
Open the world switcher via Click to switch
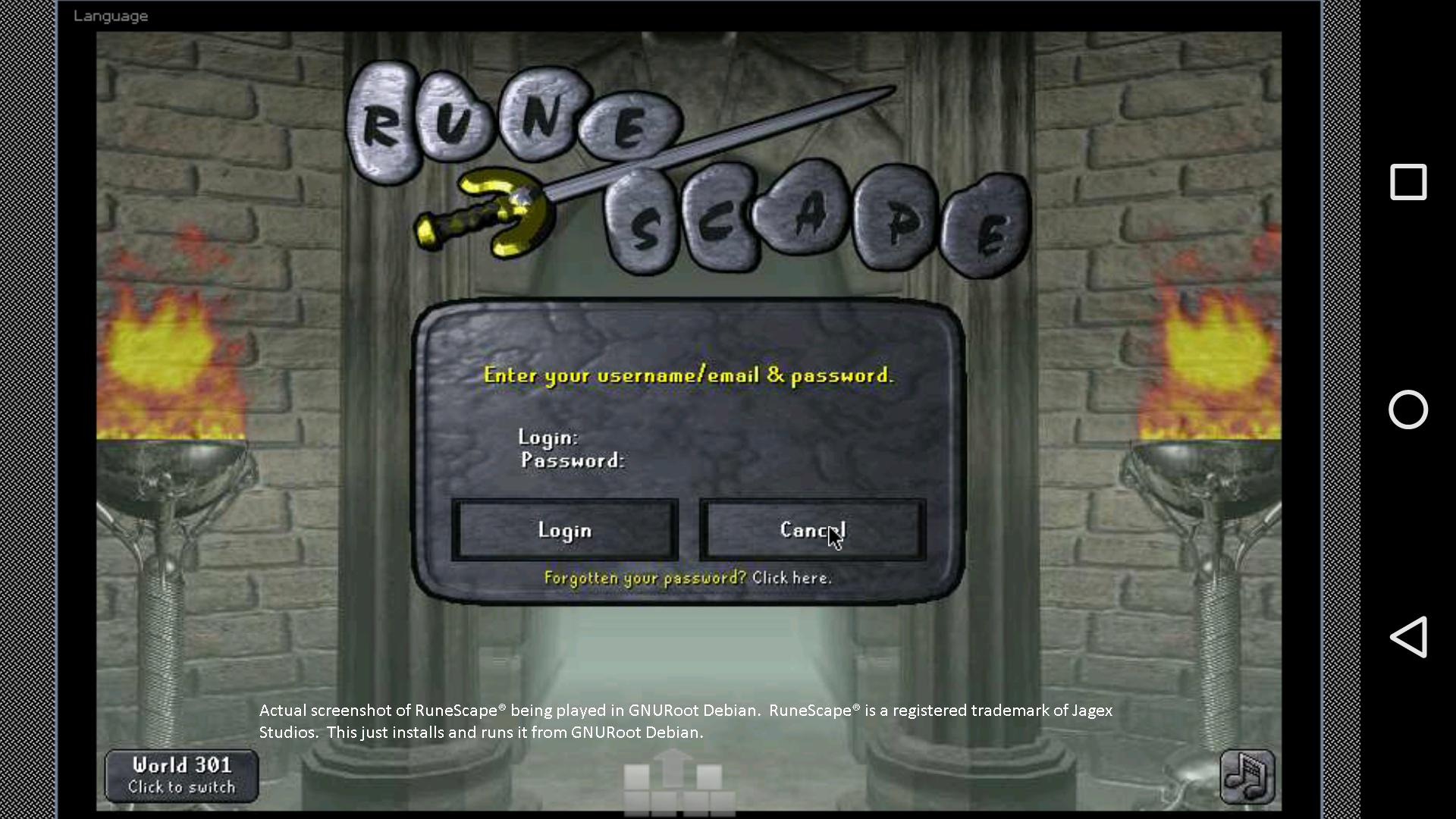click(180, 787)
